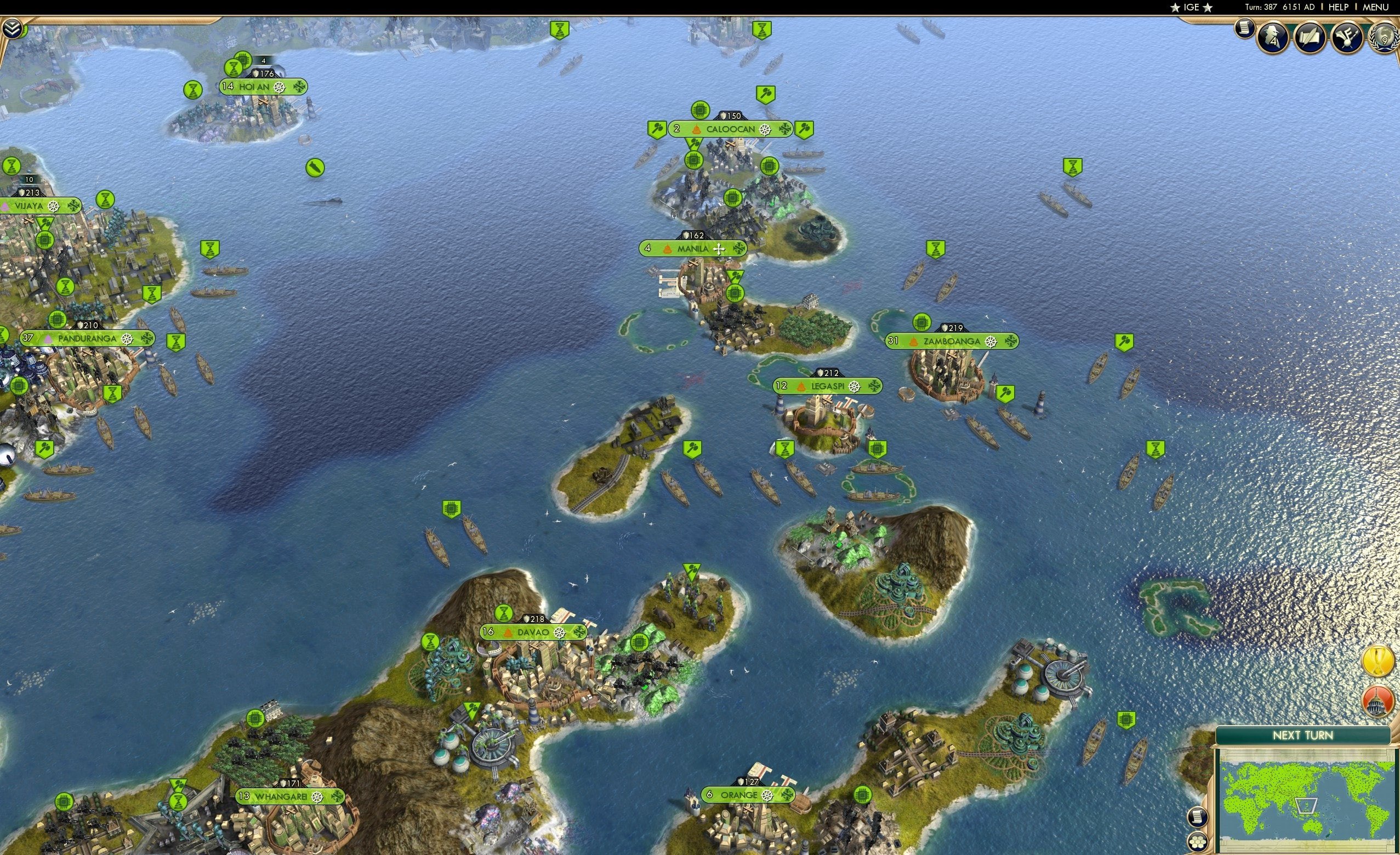Open the Espionage overview spy icon

[x=1273, y=37]
